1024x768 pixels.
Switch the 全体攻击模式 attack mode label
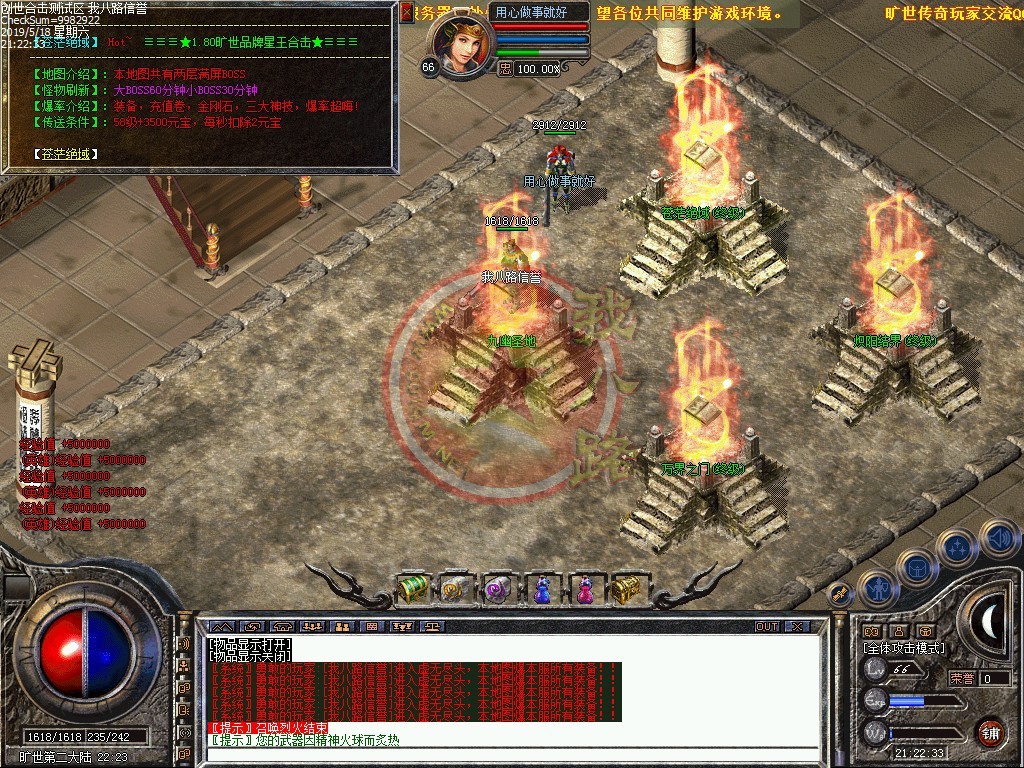coord(904,648)
